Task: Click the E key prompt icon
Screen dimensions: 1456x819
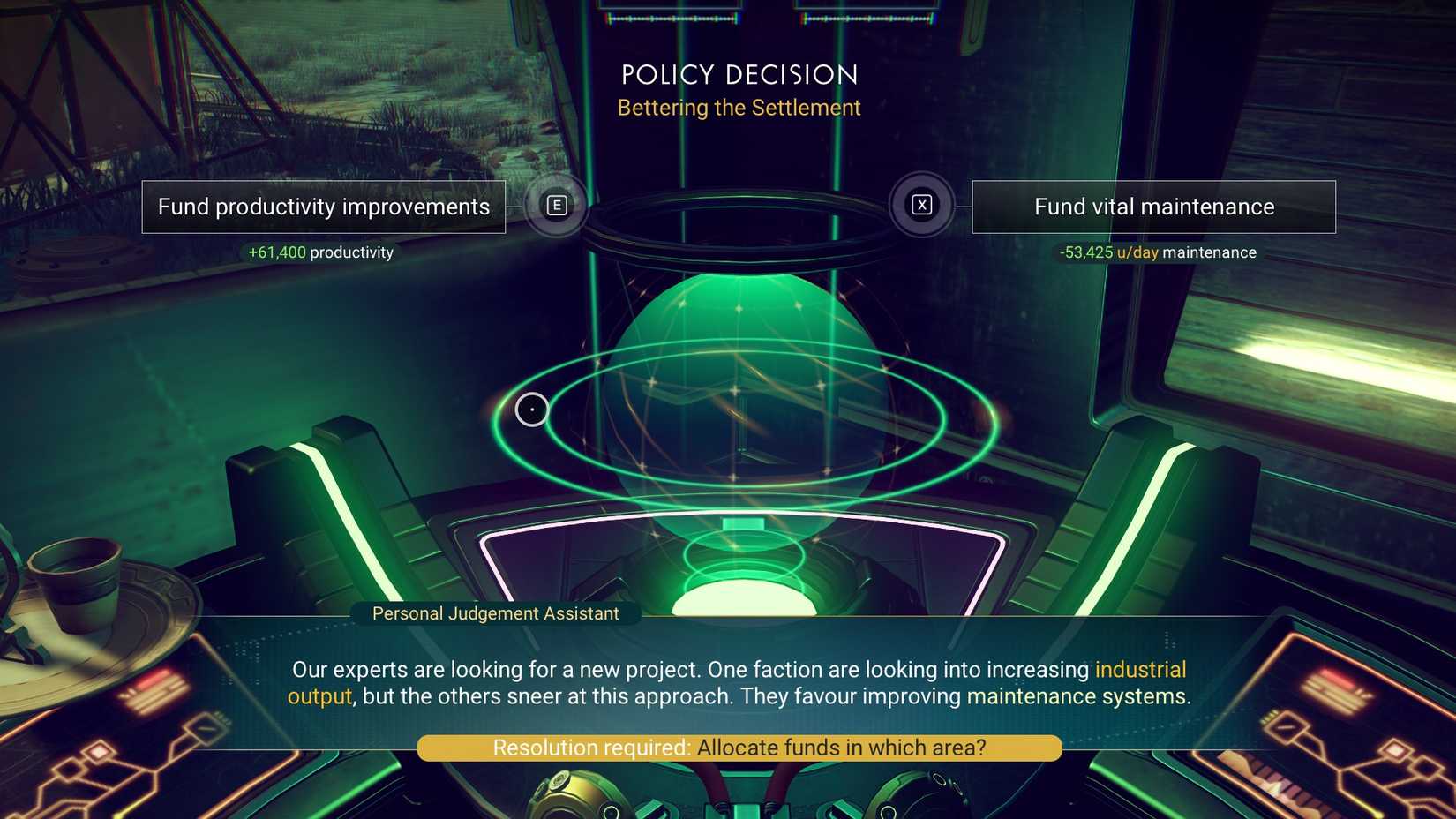Action: [556, 205]
